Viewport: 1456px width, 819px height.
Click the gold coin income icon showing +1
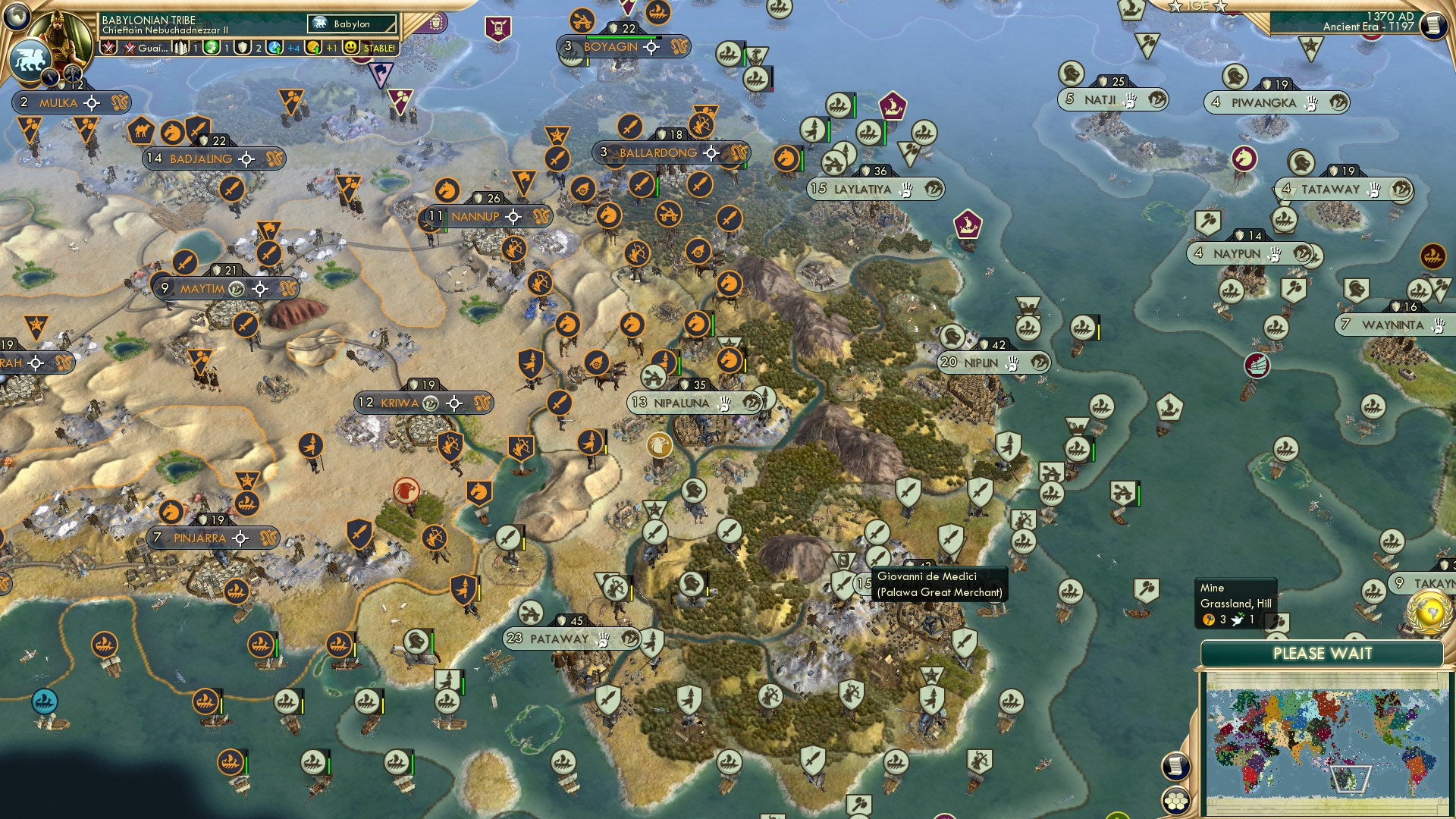coord(313,48)
